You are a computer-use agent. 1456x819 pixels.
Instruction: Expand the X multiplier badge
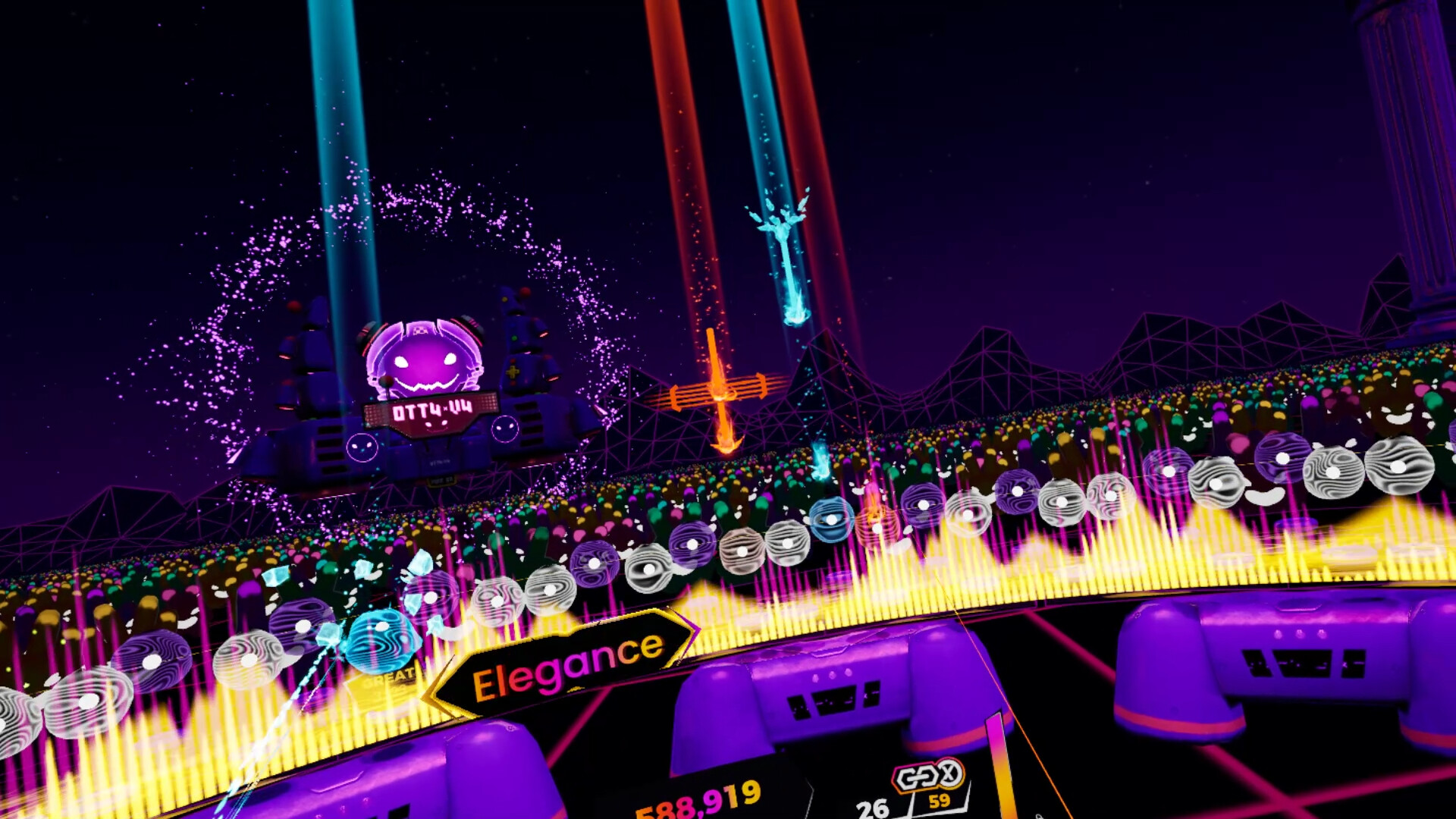[x=951, y=773]
